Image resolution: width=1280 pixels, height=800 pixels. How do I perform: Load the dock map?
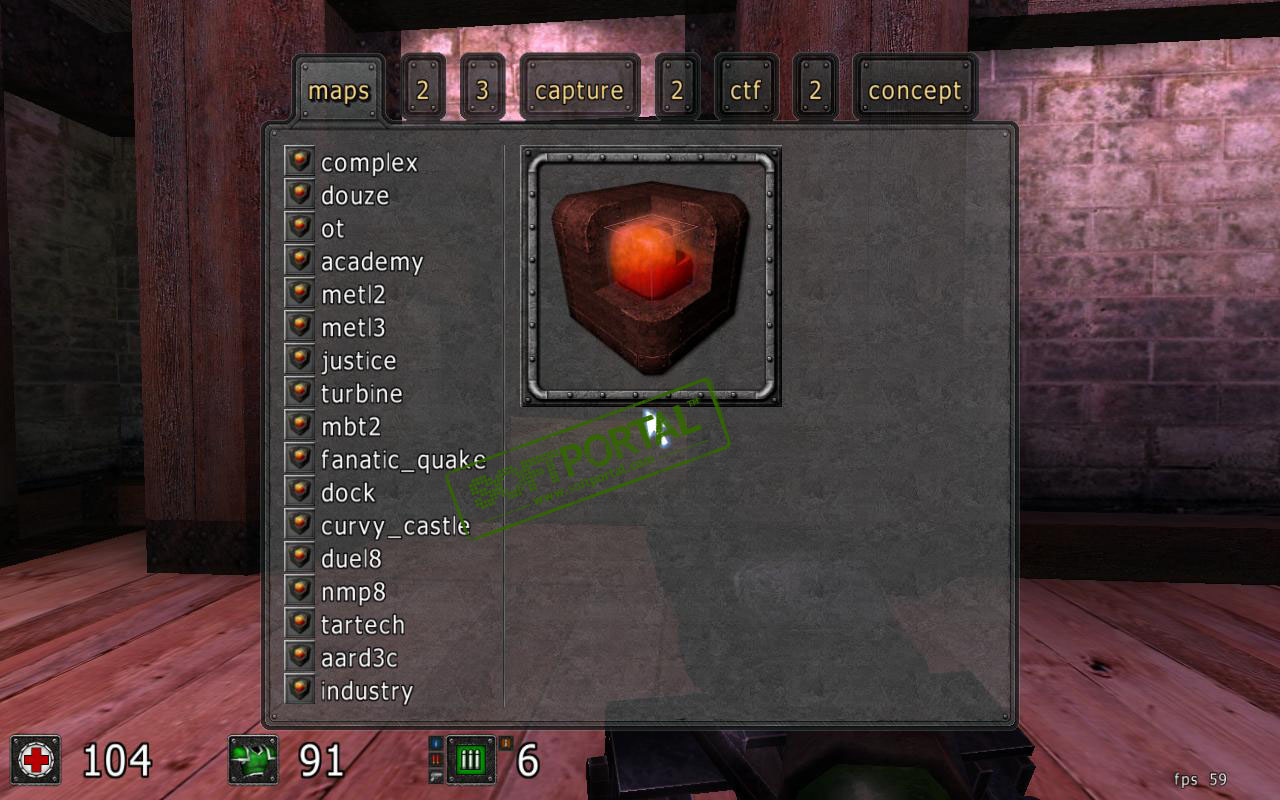point(347,492)
